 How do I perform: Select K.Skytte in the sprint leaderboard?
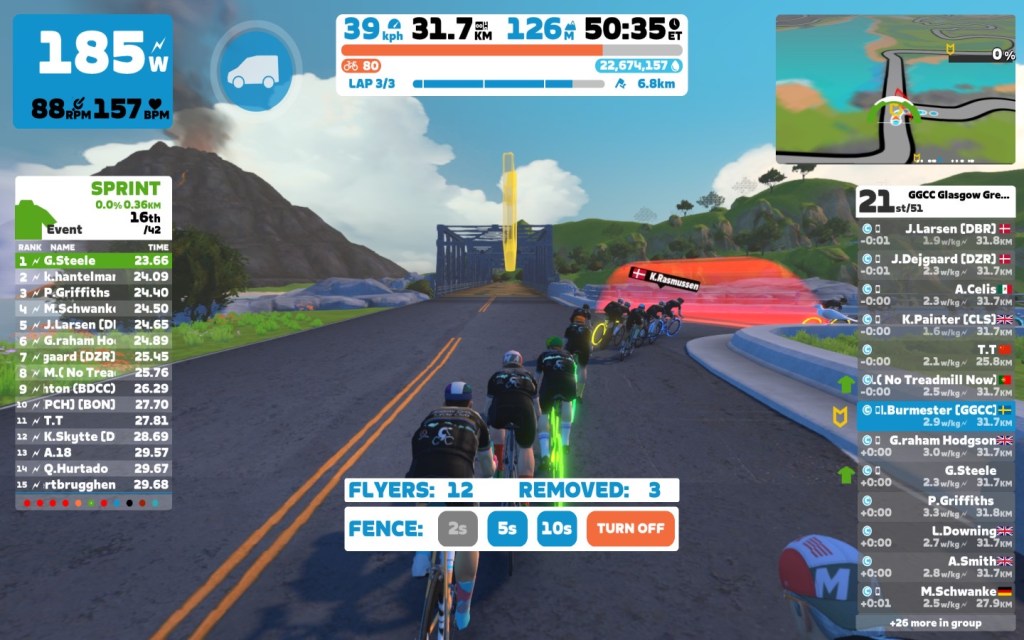[93, 436]
